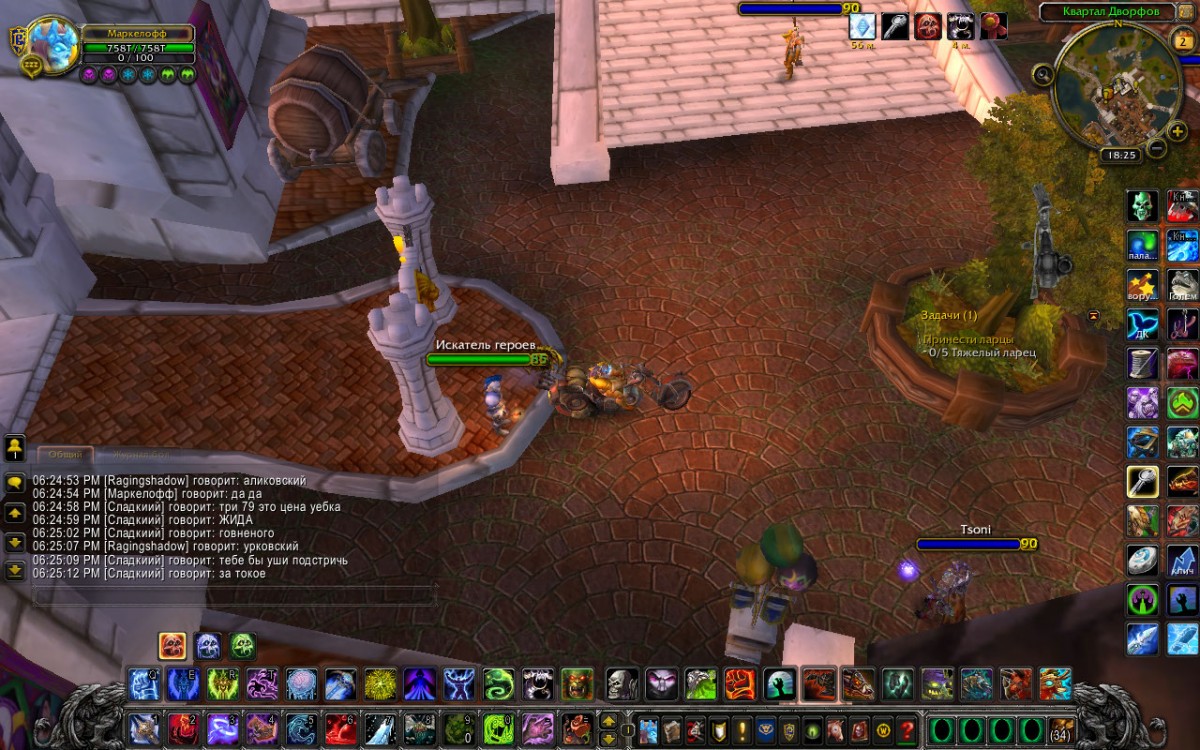Open the red question mark help button
Viewport: 1200px width, 750px height.
click(907, 728)
